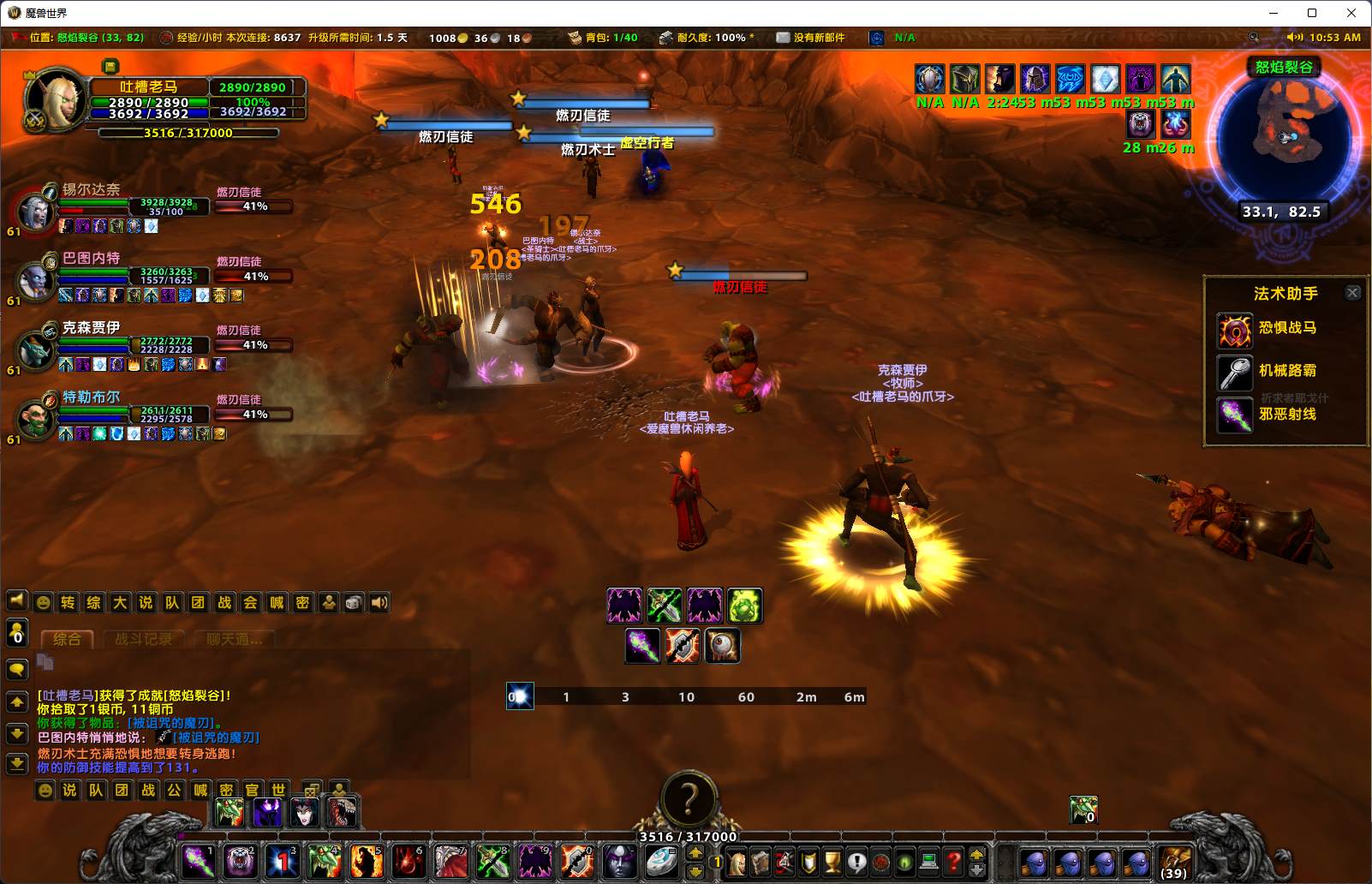Click party member 克森贾伊's portrait frame
This screenshot has width=1372, height=884.
click(36, 348)
